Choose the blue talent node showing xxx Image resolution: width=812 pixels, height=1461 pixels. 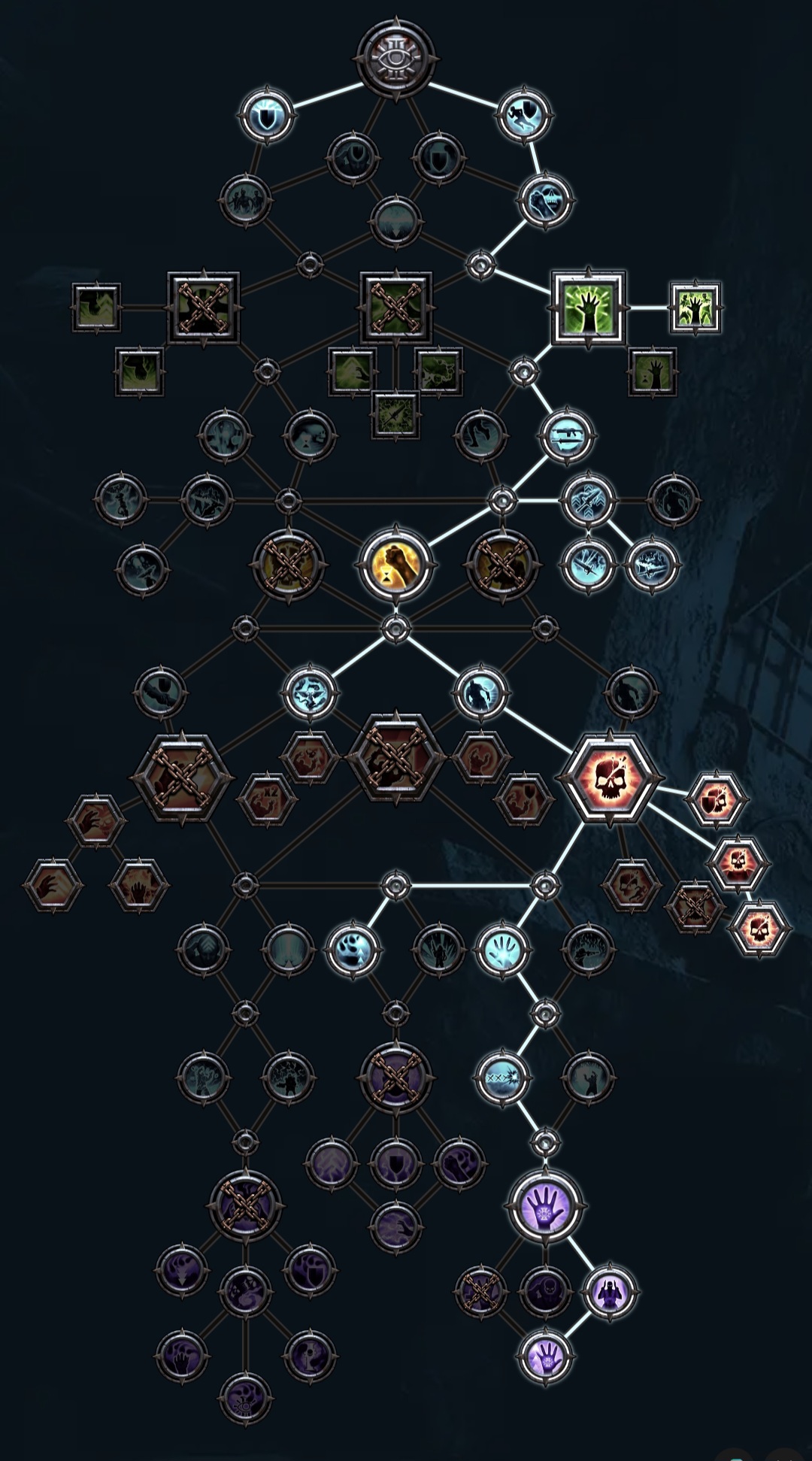tap(502, 1077)
